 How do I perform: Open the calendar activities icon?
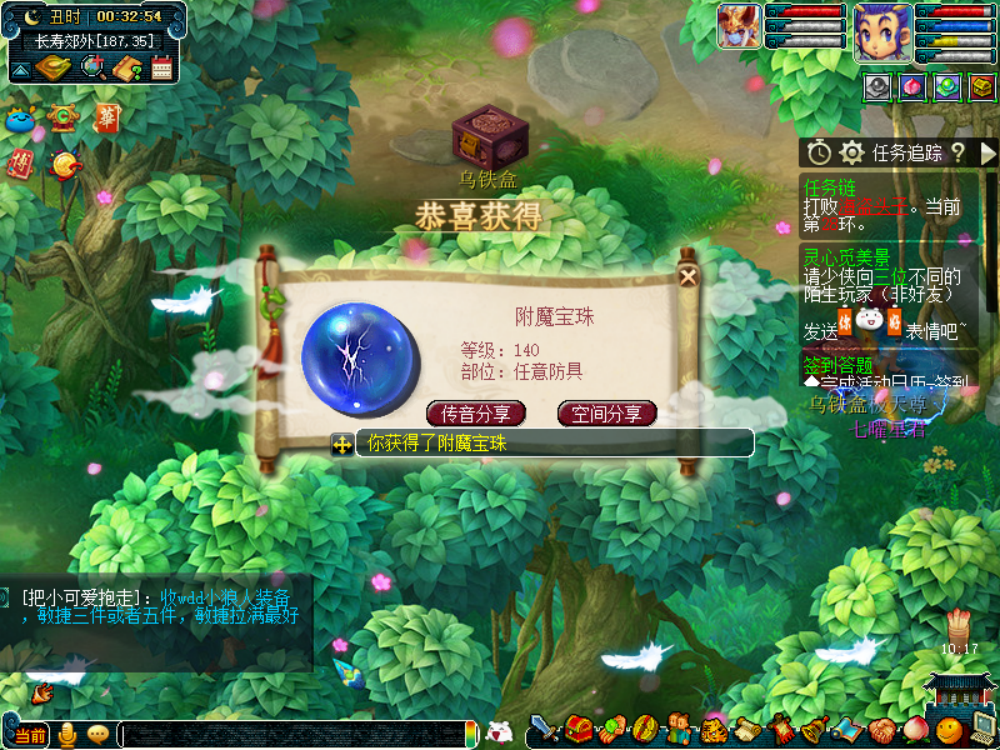pyautogui.click(x=162, y=68)
